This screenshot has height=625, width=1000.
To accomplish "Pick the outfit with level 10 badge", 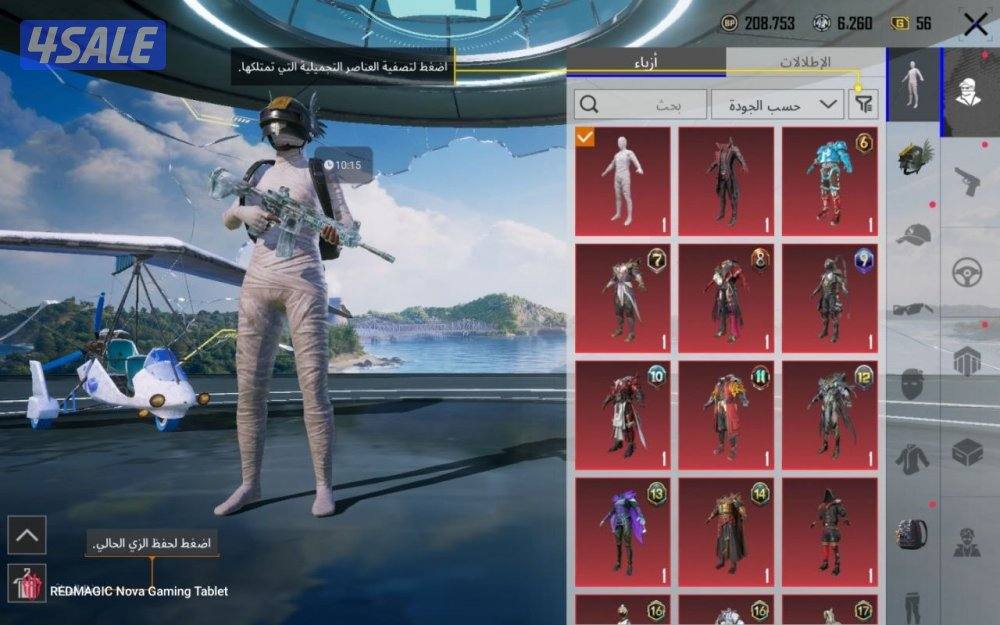I will [x=622, y=415].
